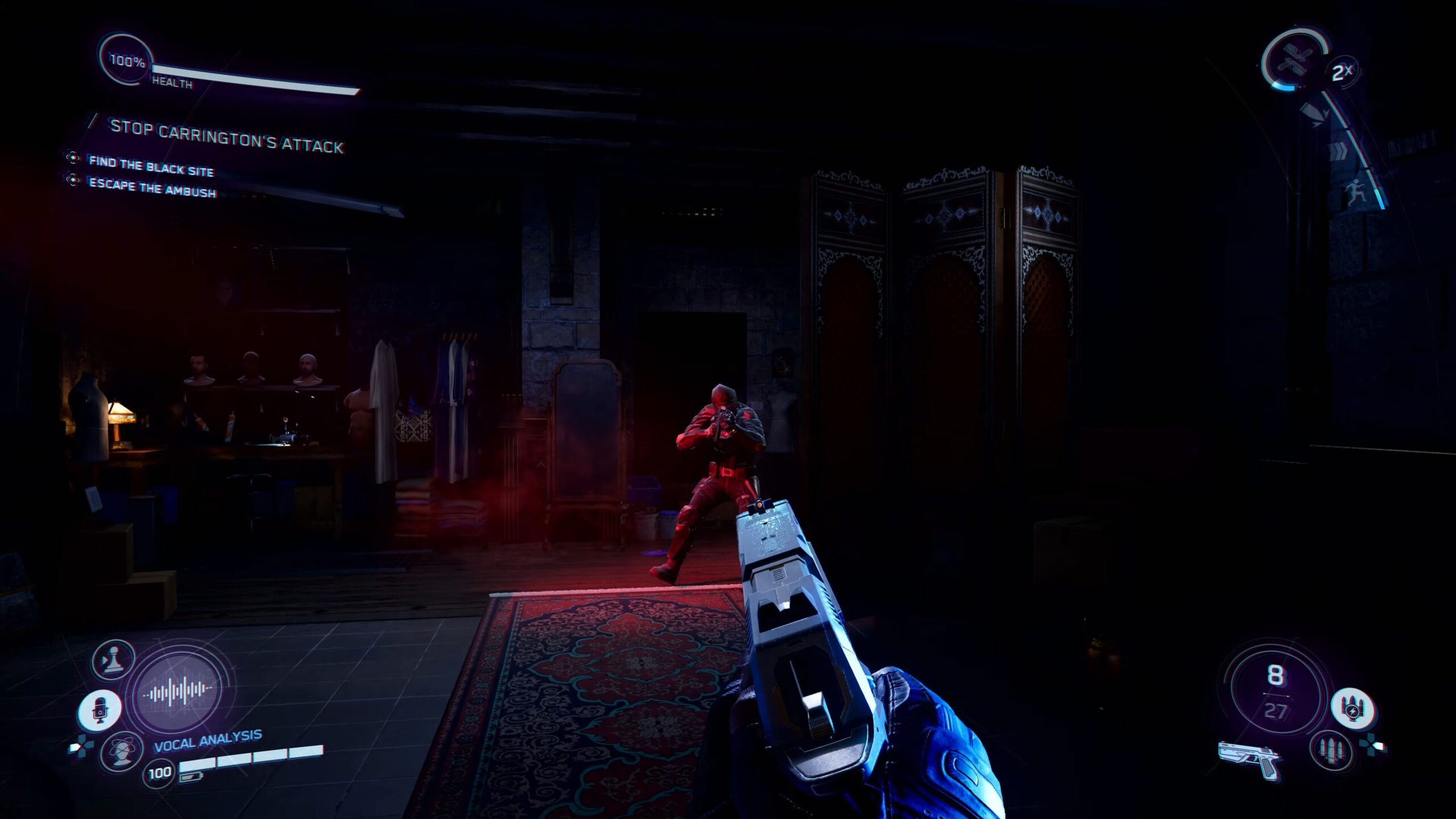1456x819 pixels.
Task: Open the Stop Carrington's Attack mission tracker
Action: 226,136
